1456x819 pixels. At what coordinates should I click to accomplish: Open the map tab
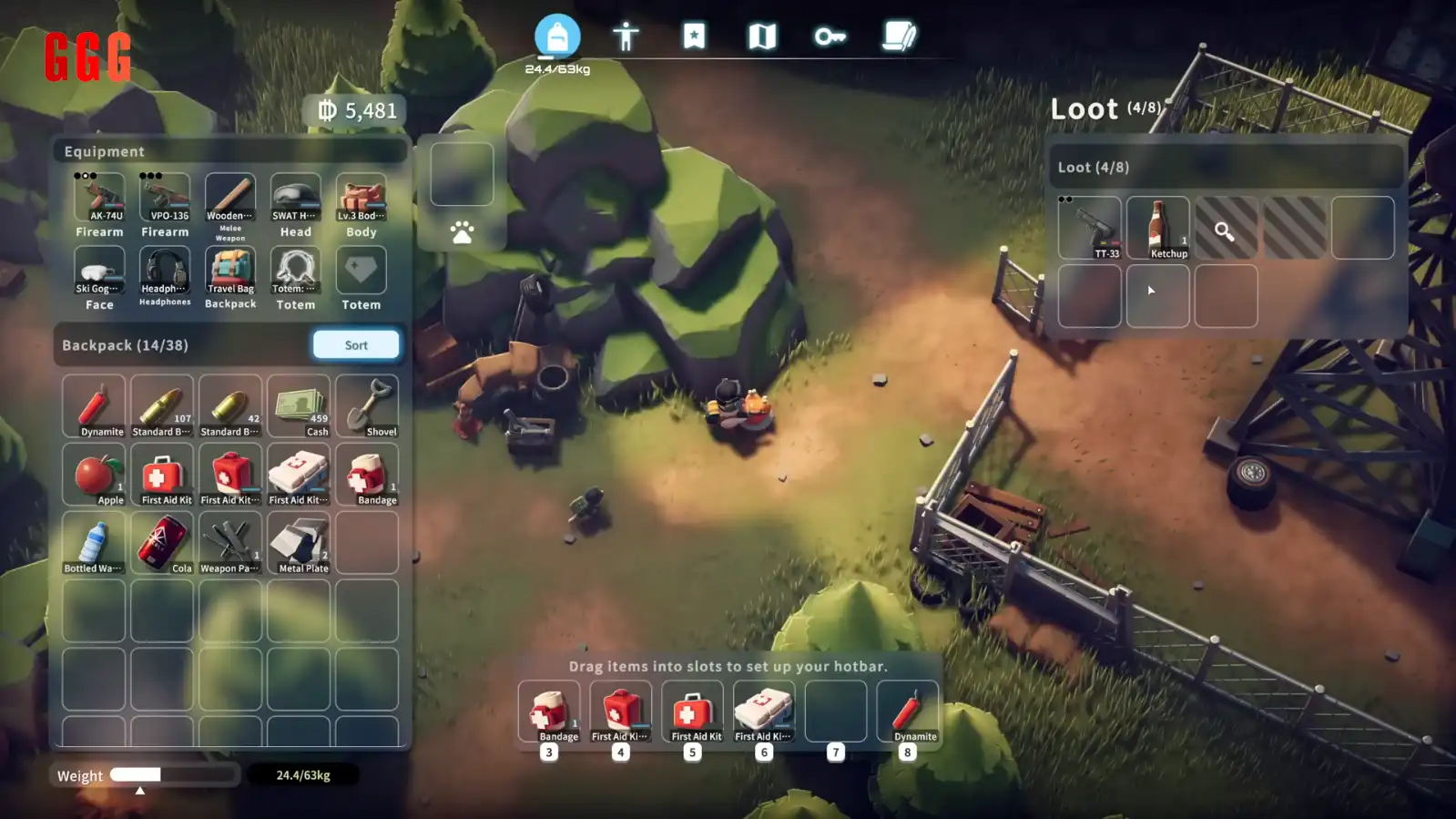762,36
